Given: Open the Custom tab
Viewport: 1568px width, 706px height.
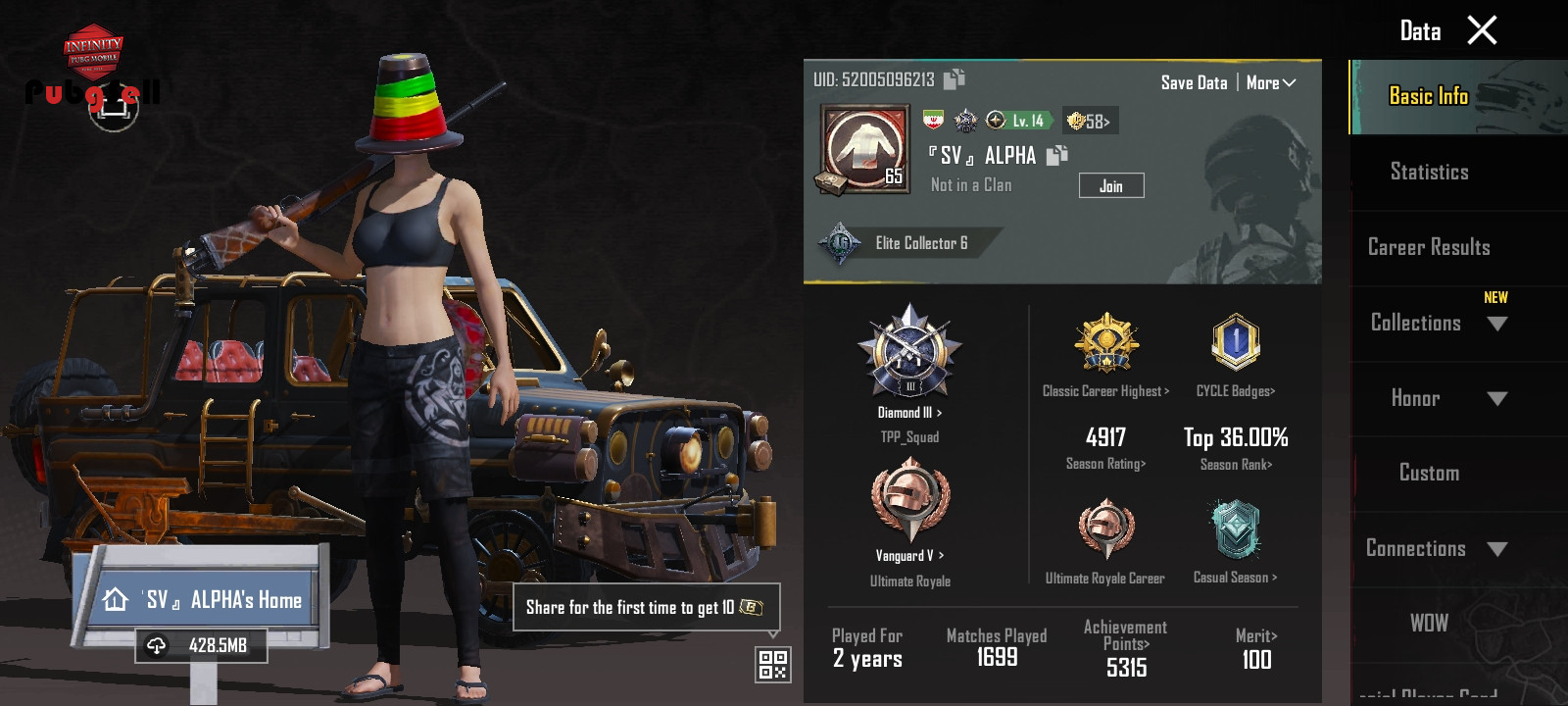Looking at the screenshot, I should coord(1429,473).
